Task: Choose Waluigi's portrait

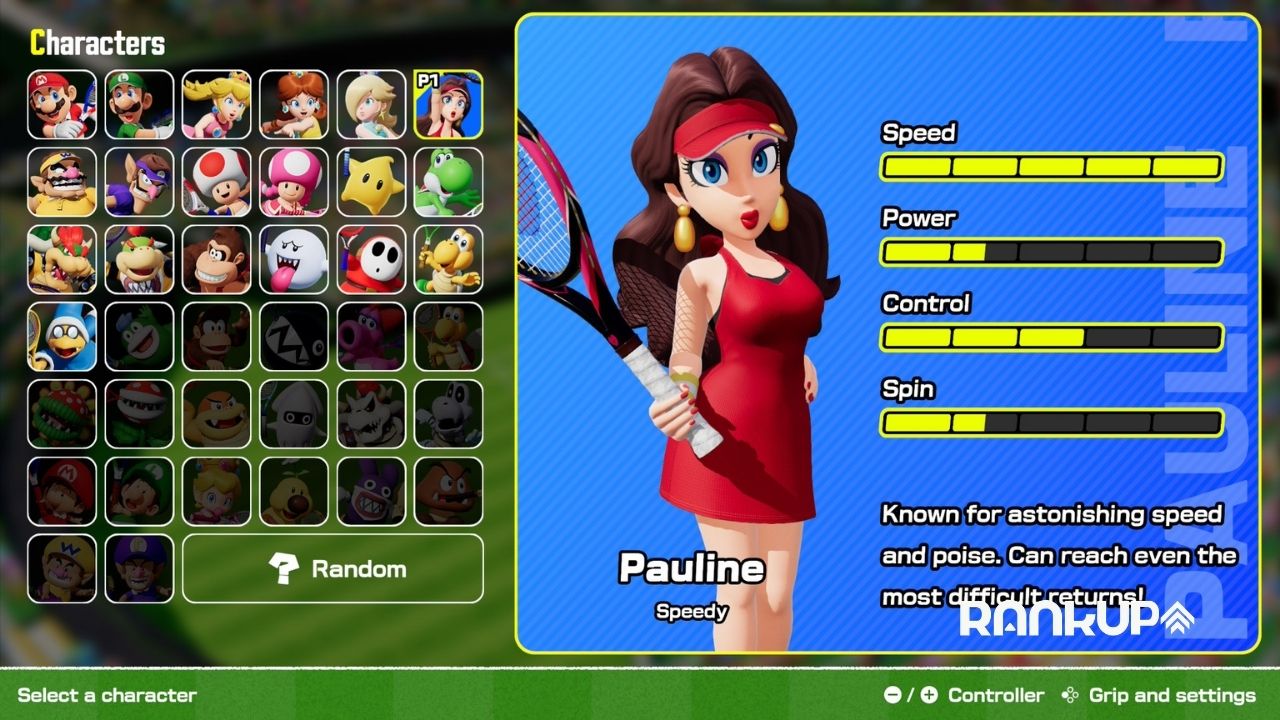Action: (139, 182)
